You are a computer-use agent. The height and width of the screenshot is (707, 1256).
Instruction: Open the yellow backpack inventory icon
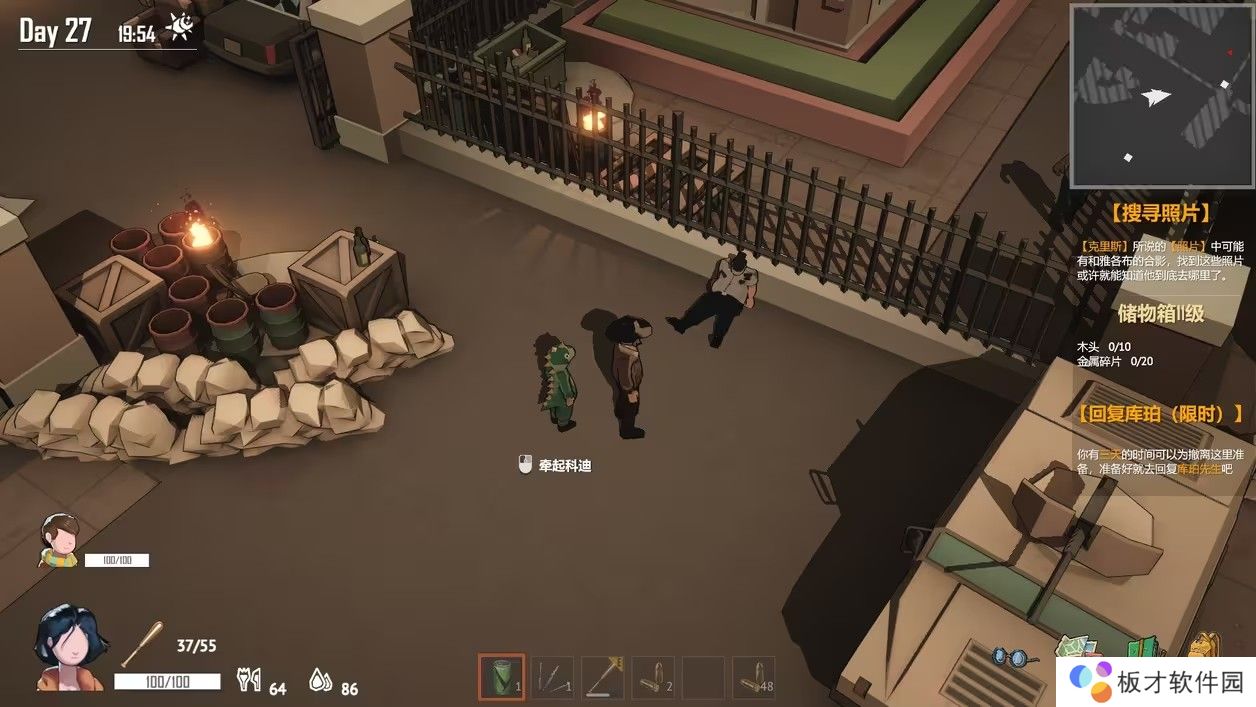coord(1203,645)
